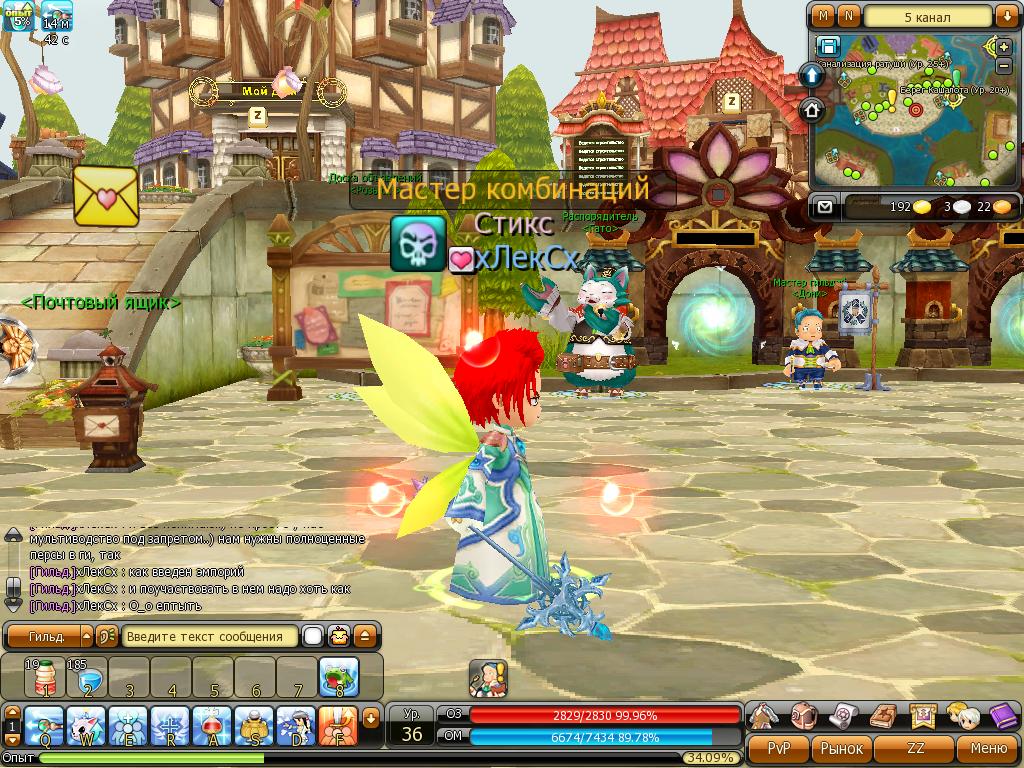1024x768 pixels.
Task: Open the purple book icon
Action: point(1002,716)
